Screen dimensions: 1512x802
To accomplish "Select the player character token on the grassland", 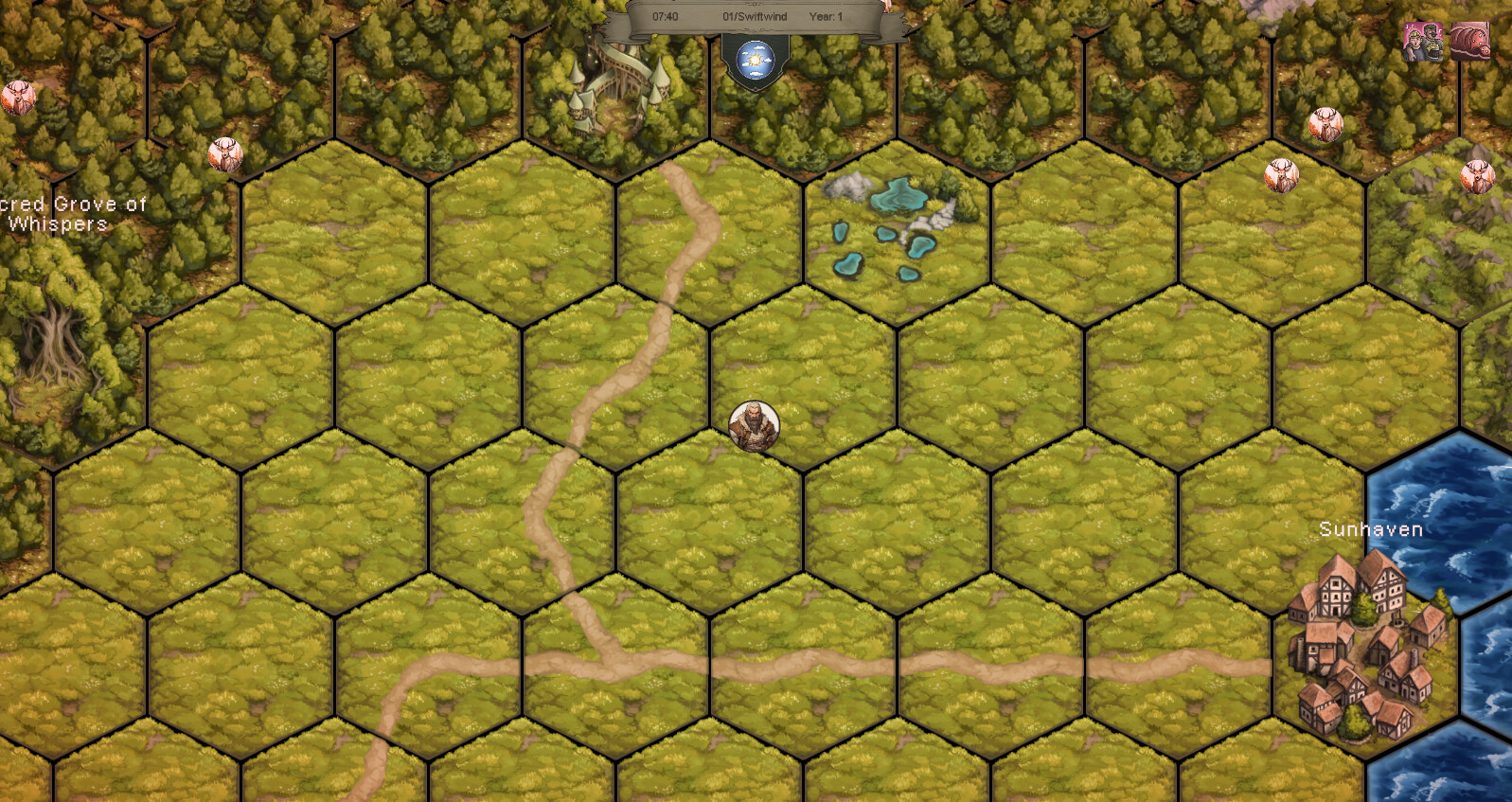I will pos(753,425).
